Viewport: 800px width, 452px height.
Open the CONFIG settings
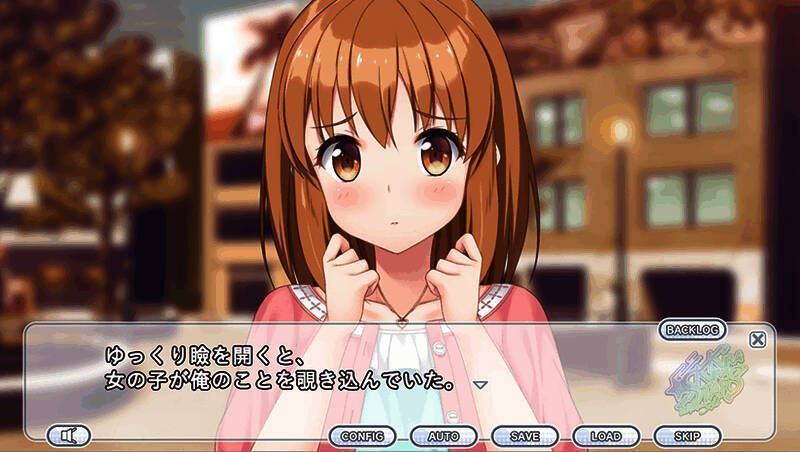pos(362,436)
